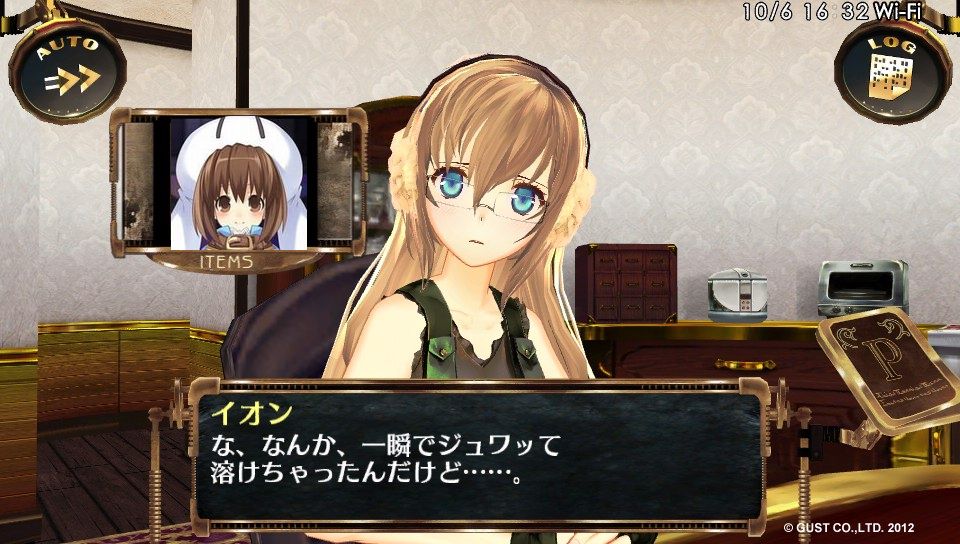The image size is (960, 544).
Task: Toggle the AUTO advance button
Action: (66, 68)
